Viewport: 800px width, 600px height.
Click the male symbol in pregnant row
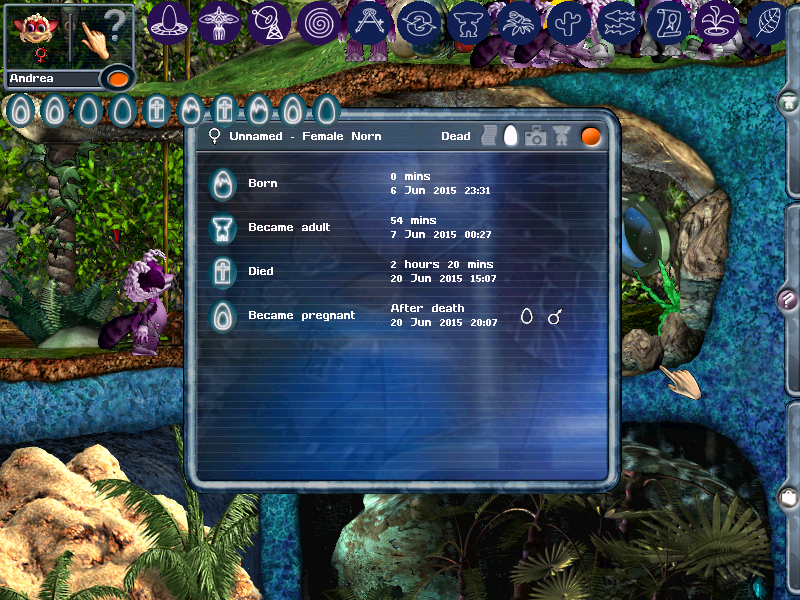click(554, 316)
